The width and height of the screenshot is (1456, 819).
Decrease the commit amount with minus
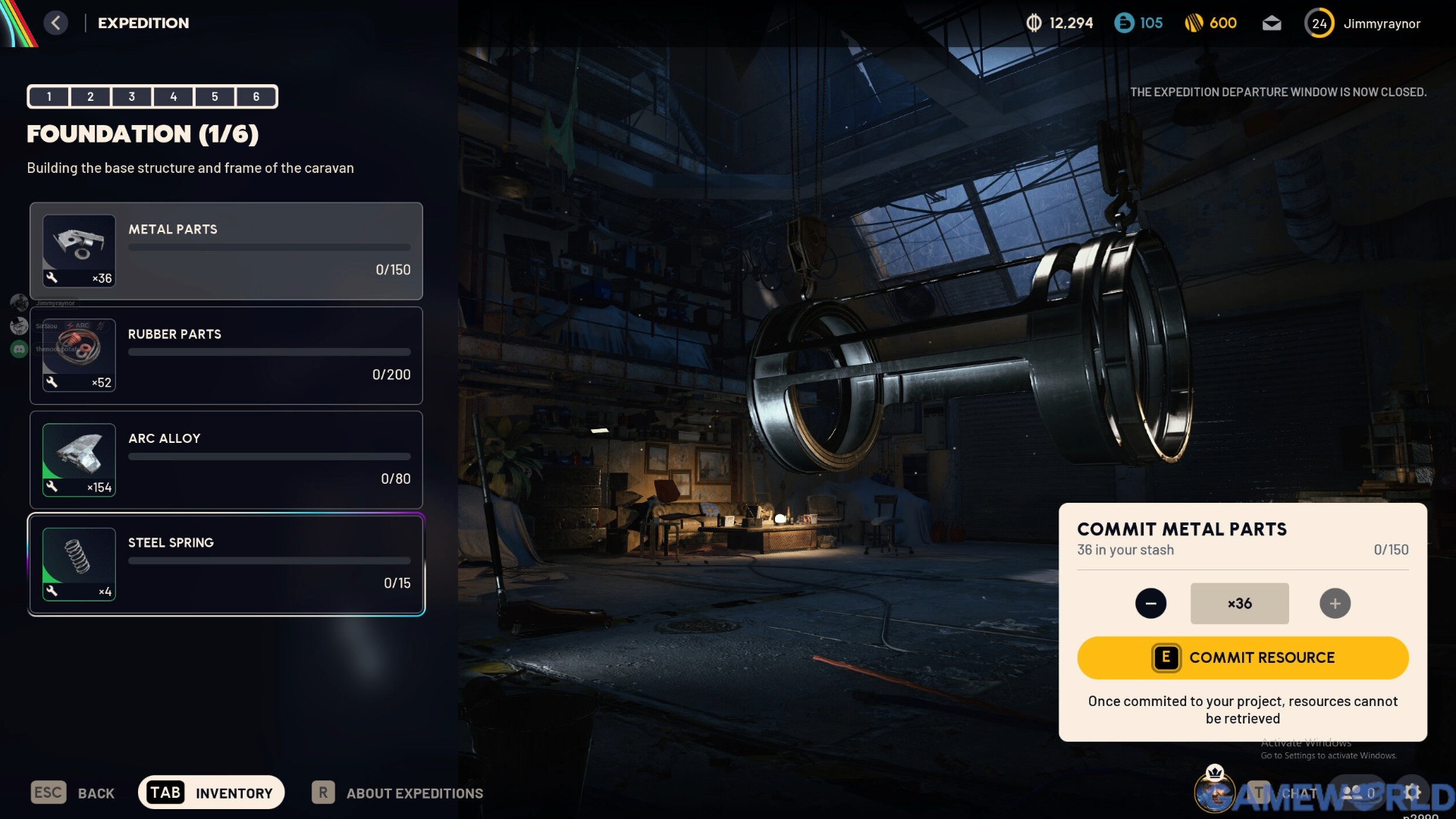(x=1150, y=604)
